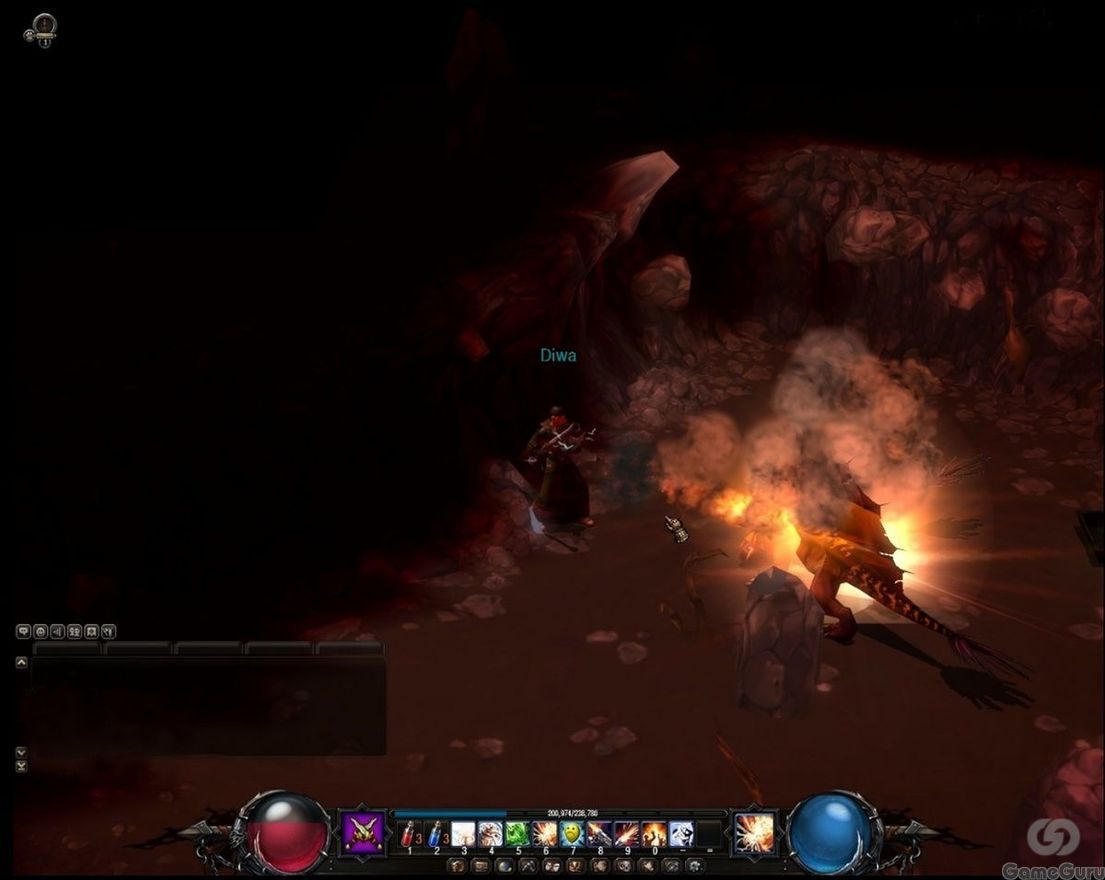Use the orange starburst skill in slot 6
The image size is (1105, 880).
pos(545,833)
